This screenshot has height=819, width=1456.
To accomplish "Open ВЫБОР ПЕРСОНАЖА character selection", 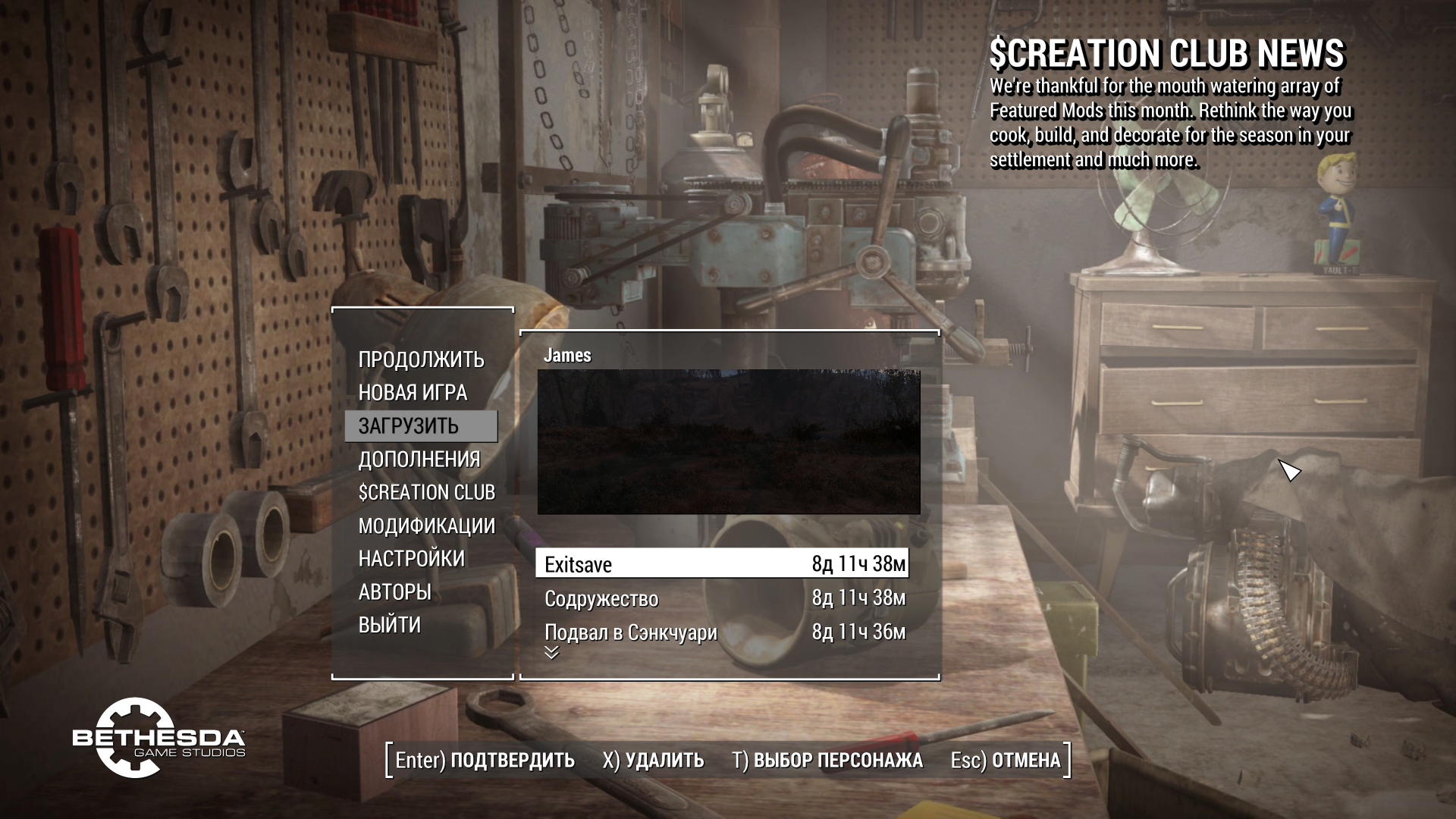I will pyautogui.click(x=827, y=760).
